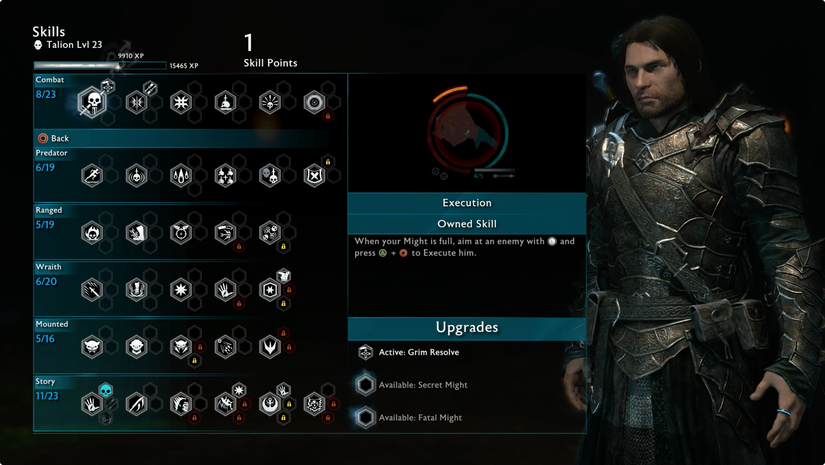This screenshot has height=465, width=825.
Task: Pick the flaming skull Ranged skill
Action: (x=92, y=233)
